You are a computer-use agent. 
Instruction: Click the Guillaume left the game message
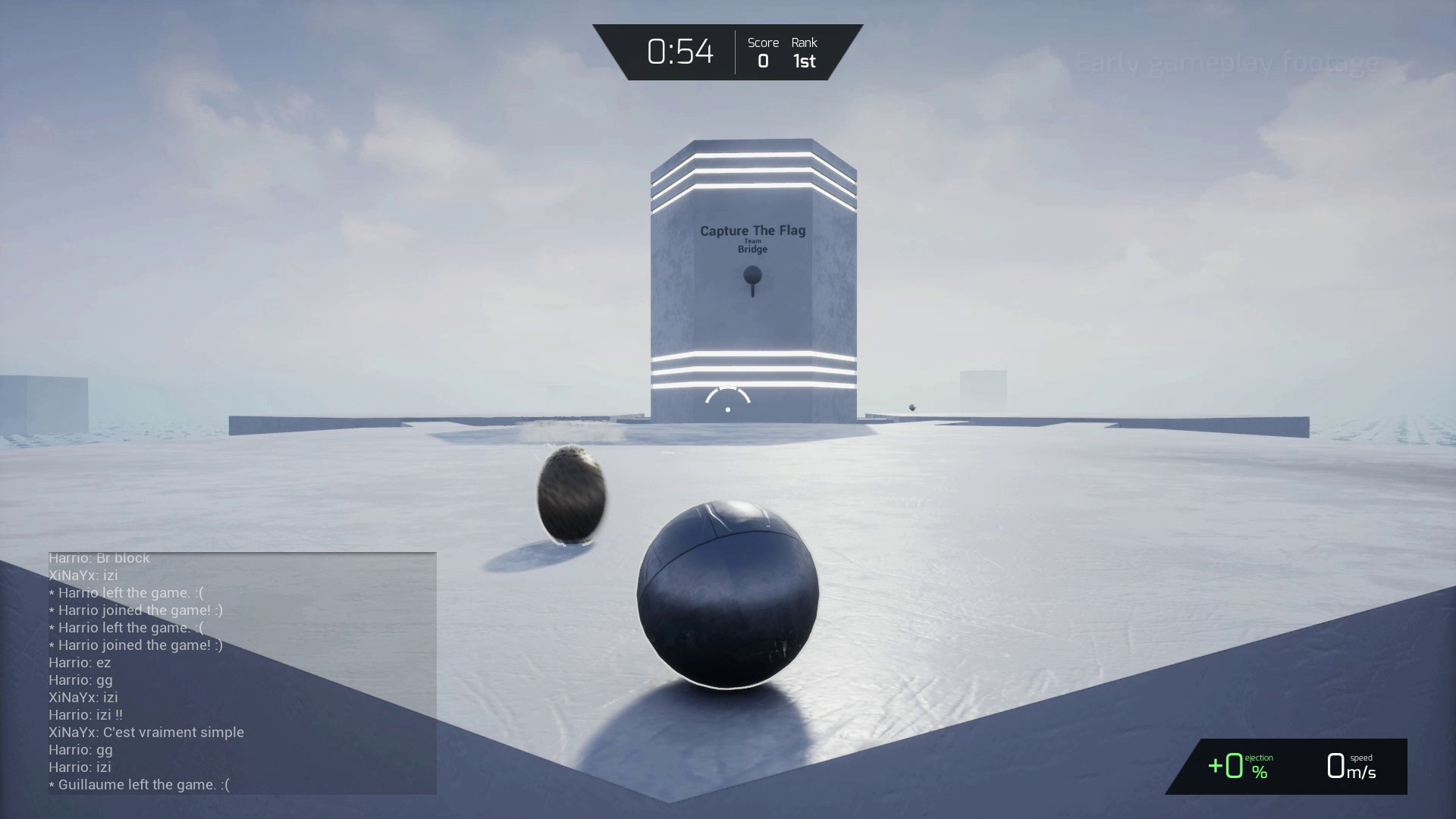click(138, 785)
